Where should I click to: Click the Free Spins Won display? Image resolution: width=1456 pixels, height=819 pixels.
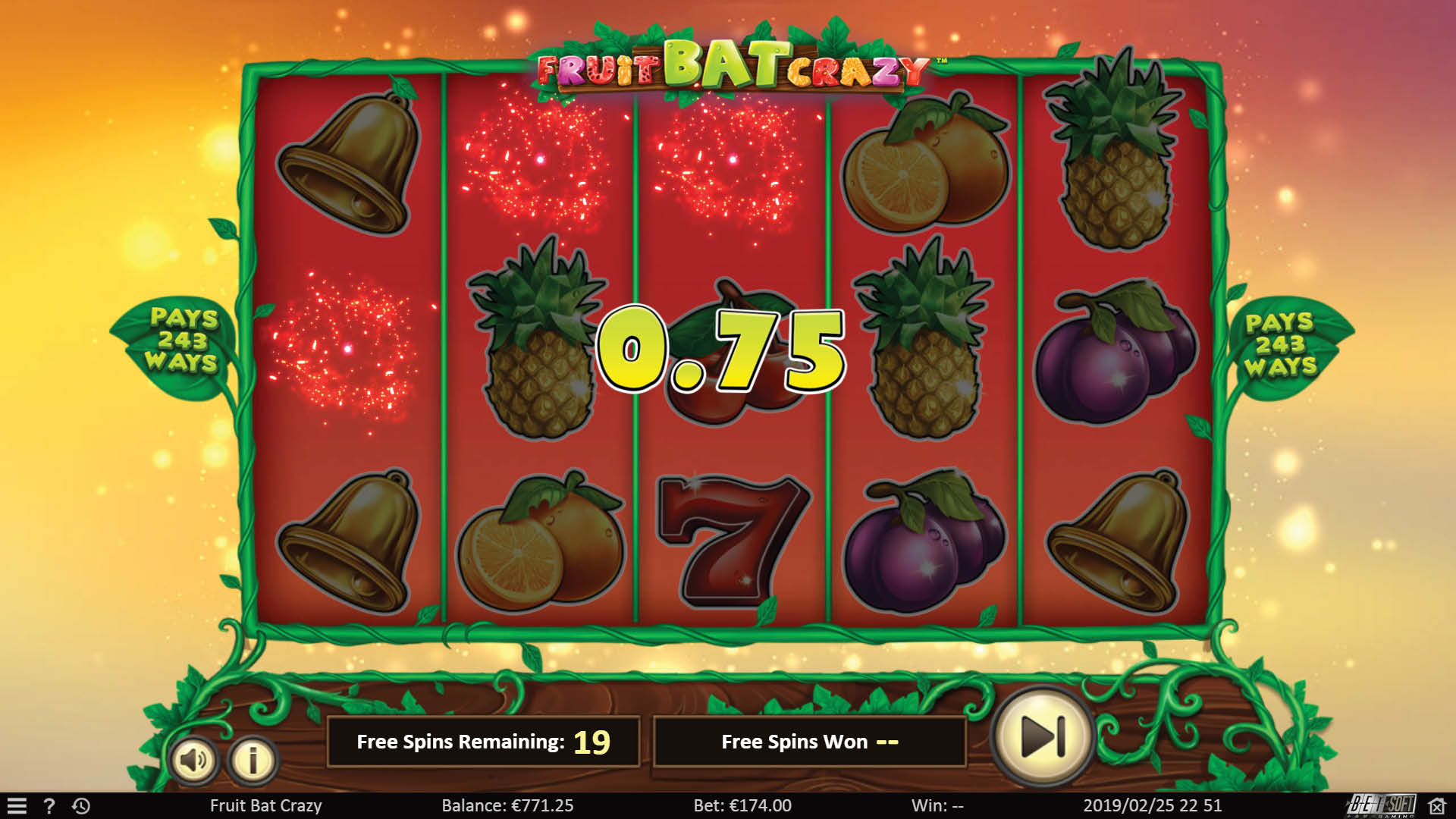(809, 742)
